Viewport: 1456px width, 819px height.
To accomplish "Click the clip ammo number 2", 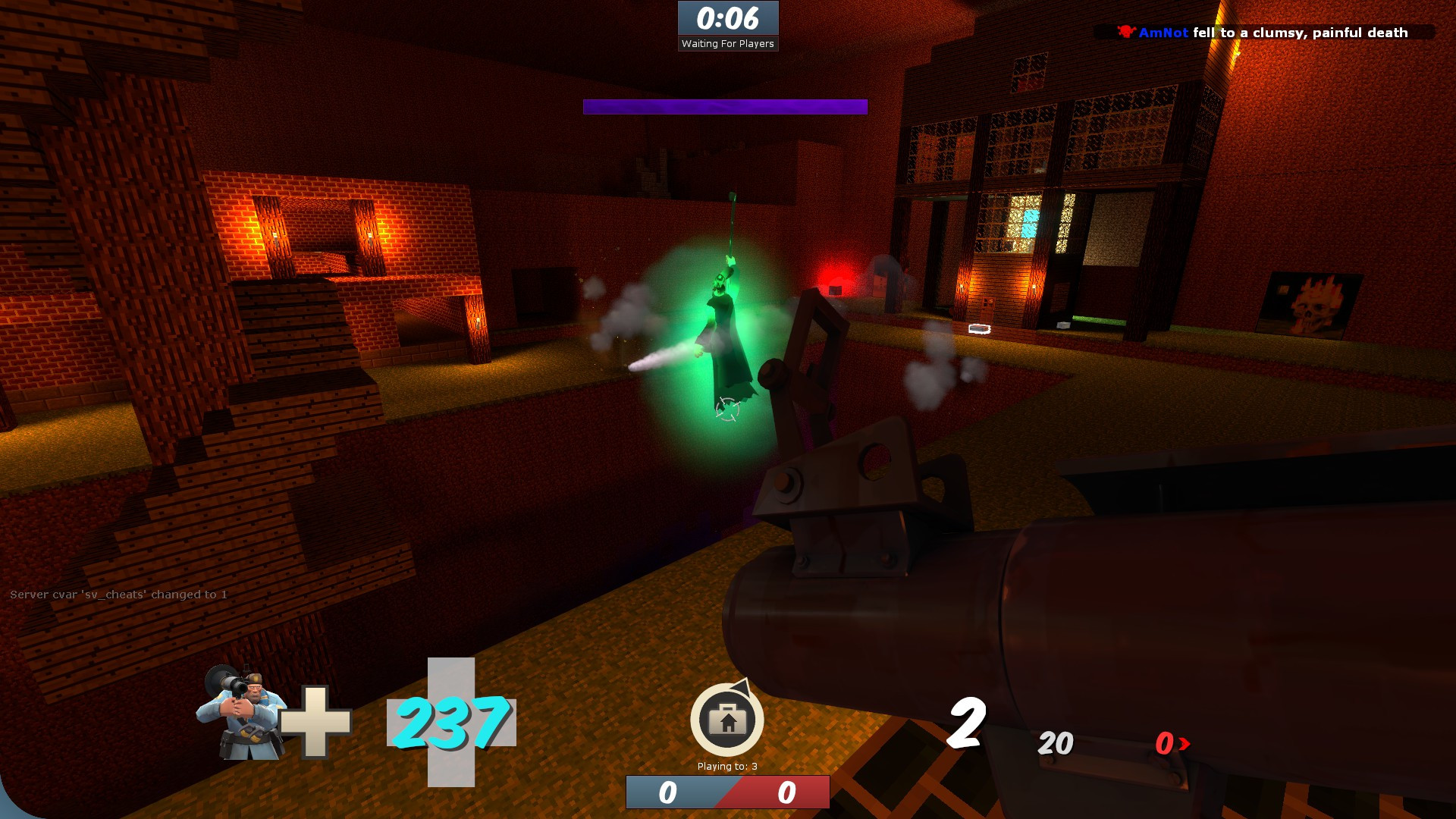I will point(965,724).
